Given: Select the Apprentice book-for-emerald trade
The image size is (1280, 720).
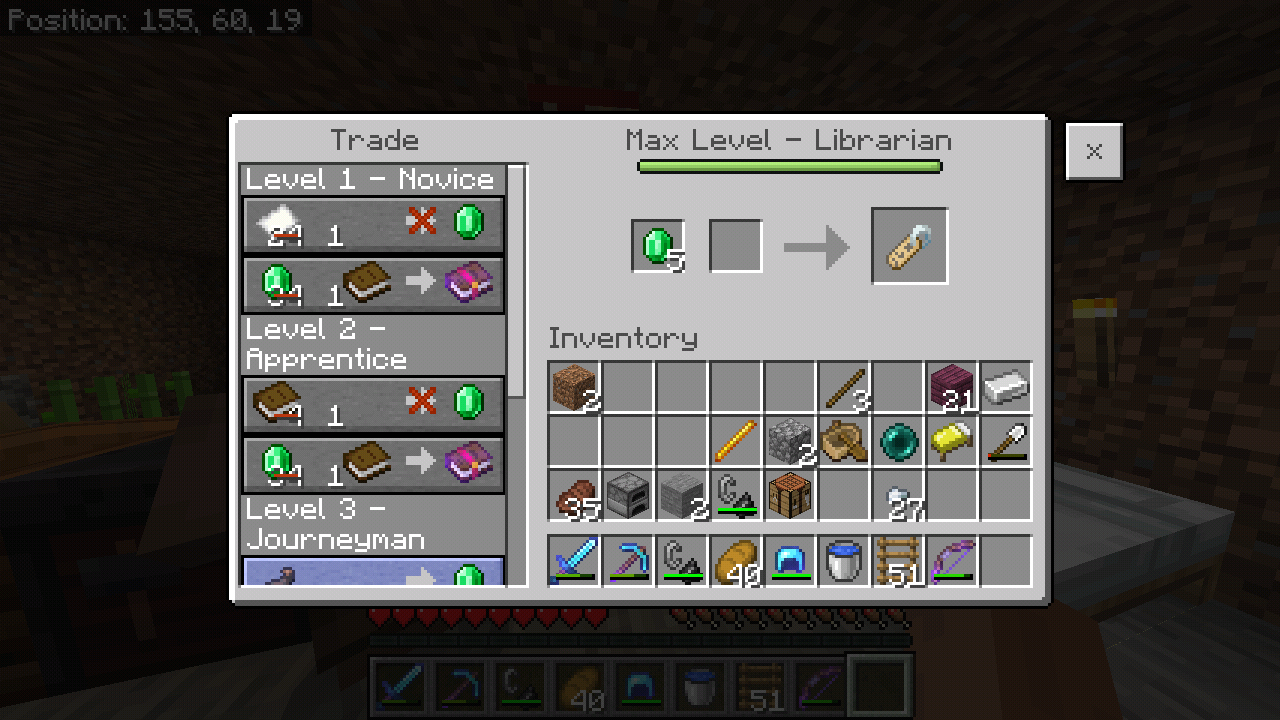Looking at the screenshot, I should click(373, 405).
